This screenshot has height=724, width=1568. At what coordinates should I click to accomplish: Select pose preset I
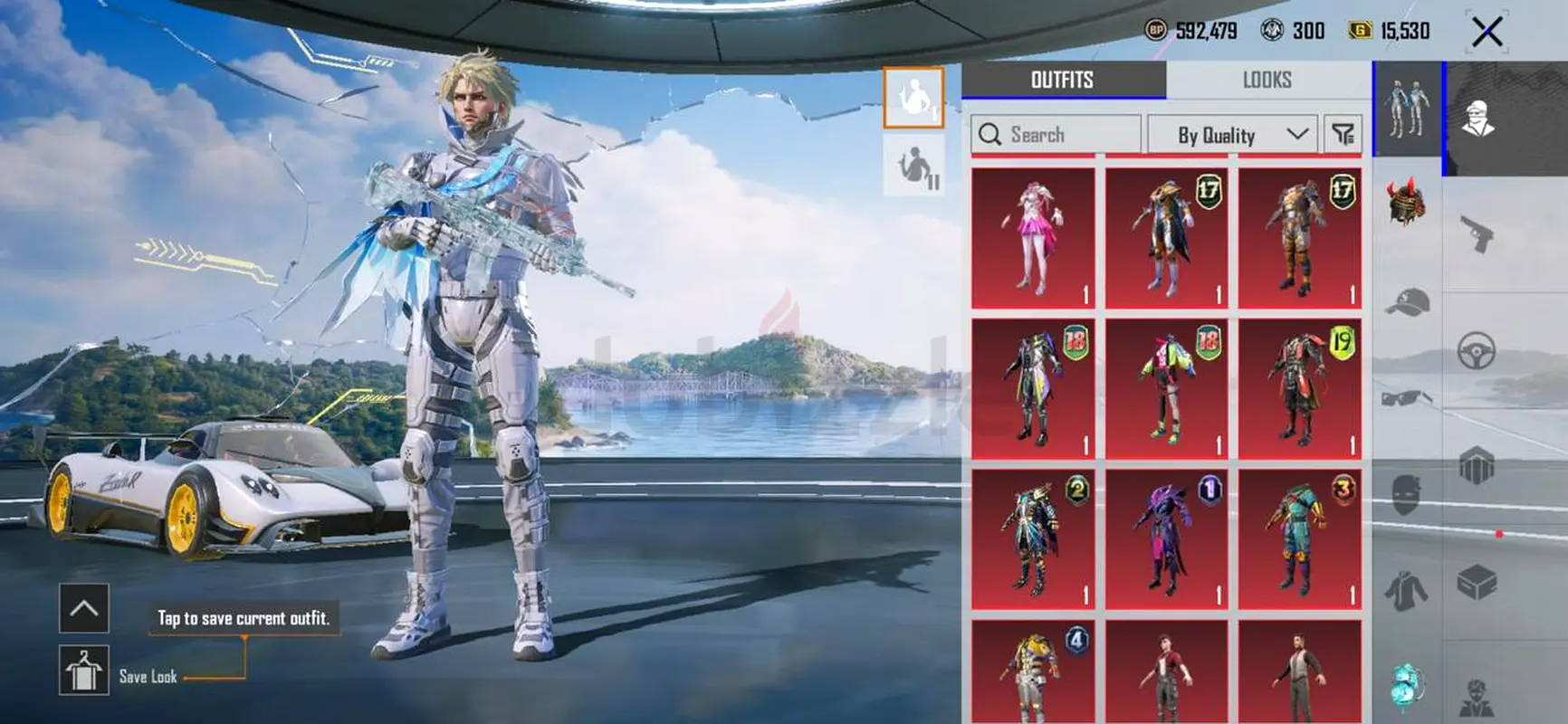click(913, 97)
